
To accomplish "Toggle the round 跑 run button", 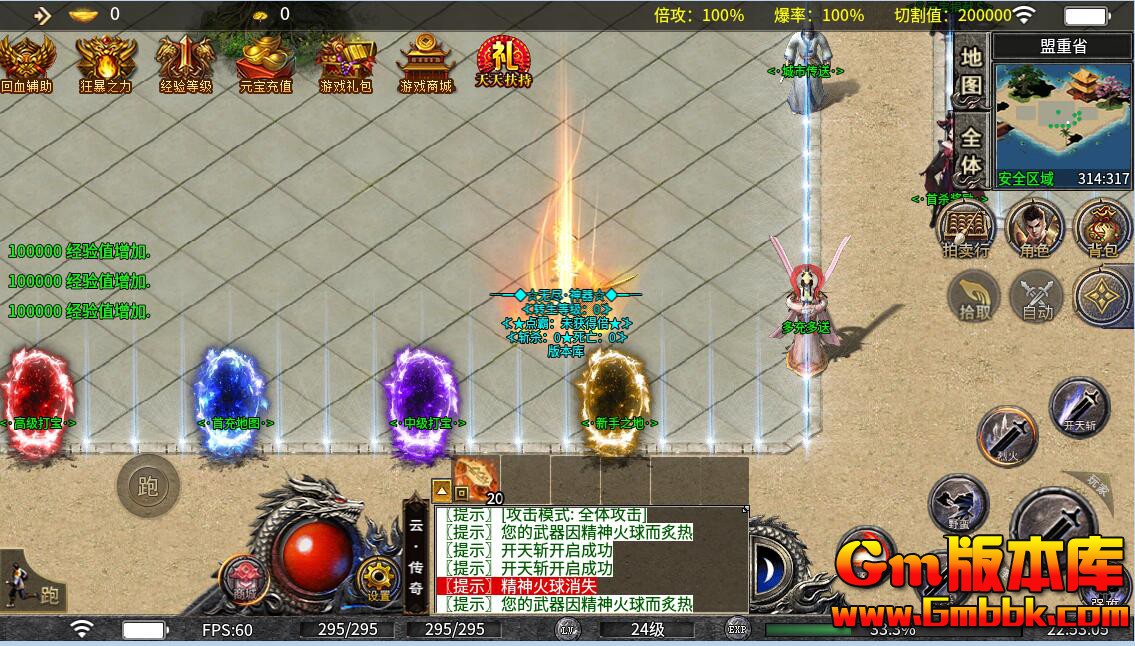I will [x=148, y=487].
